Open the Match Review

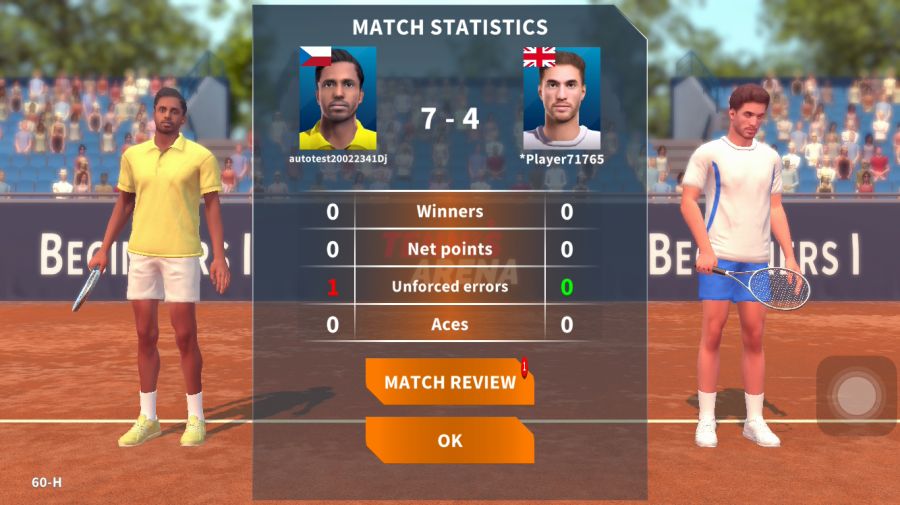click(x=450, y=382)
